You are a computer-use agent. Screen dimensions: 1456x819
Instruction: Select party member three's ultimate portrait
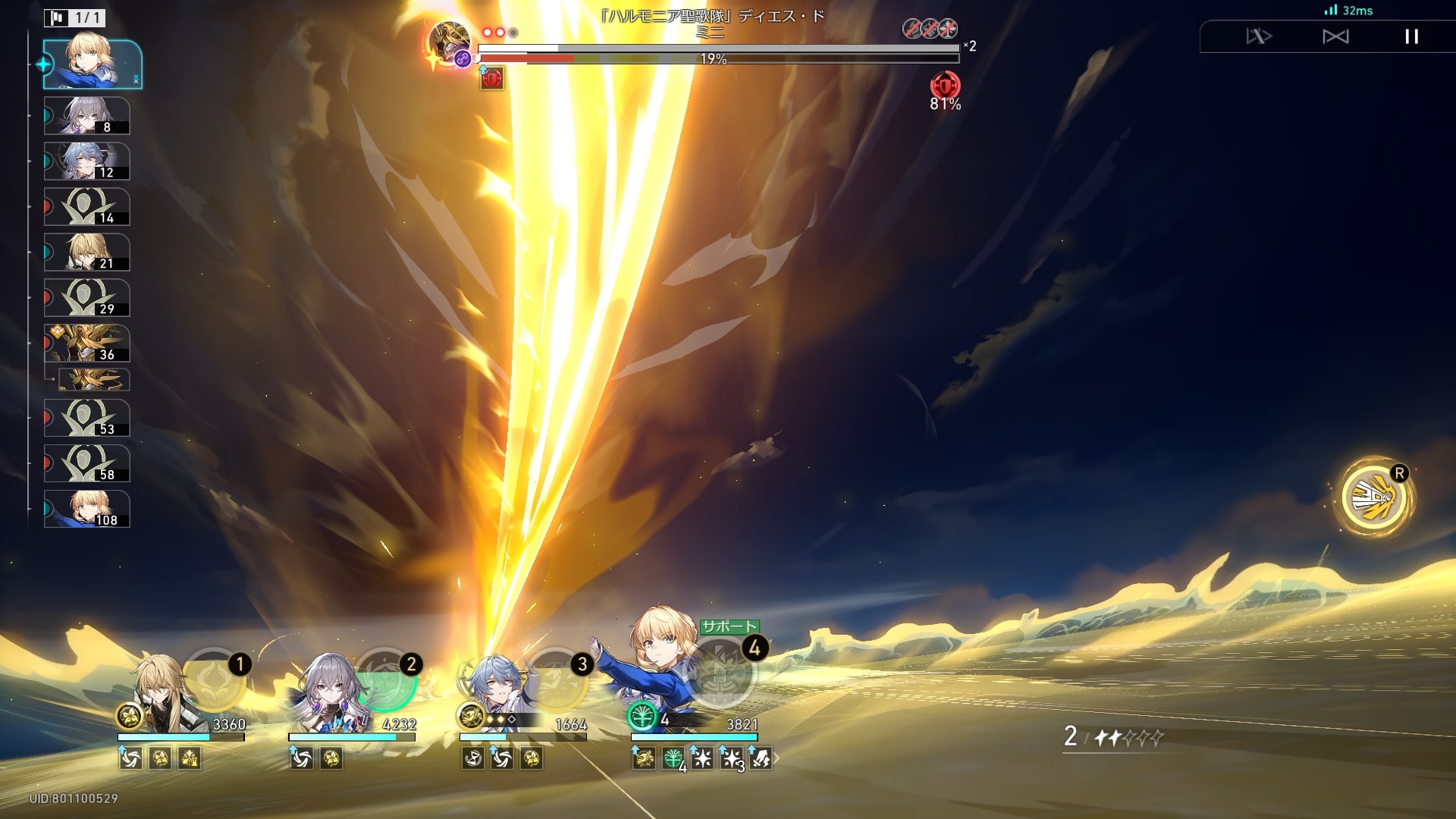tap(556, 680)
